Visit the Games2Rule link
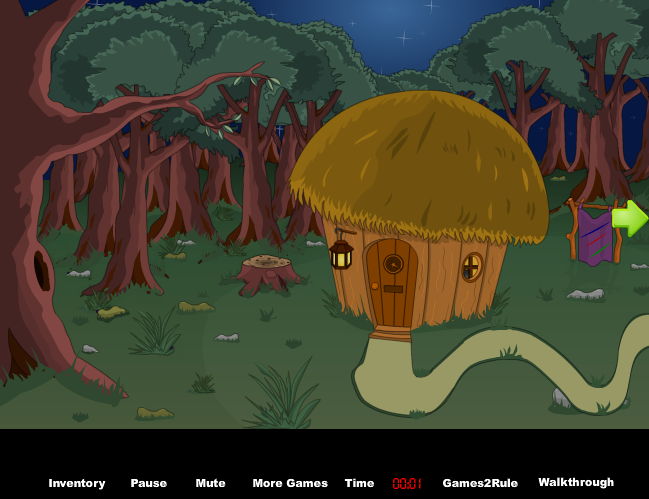 click(480, 483)
